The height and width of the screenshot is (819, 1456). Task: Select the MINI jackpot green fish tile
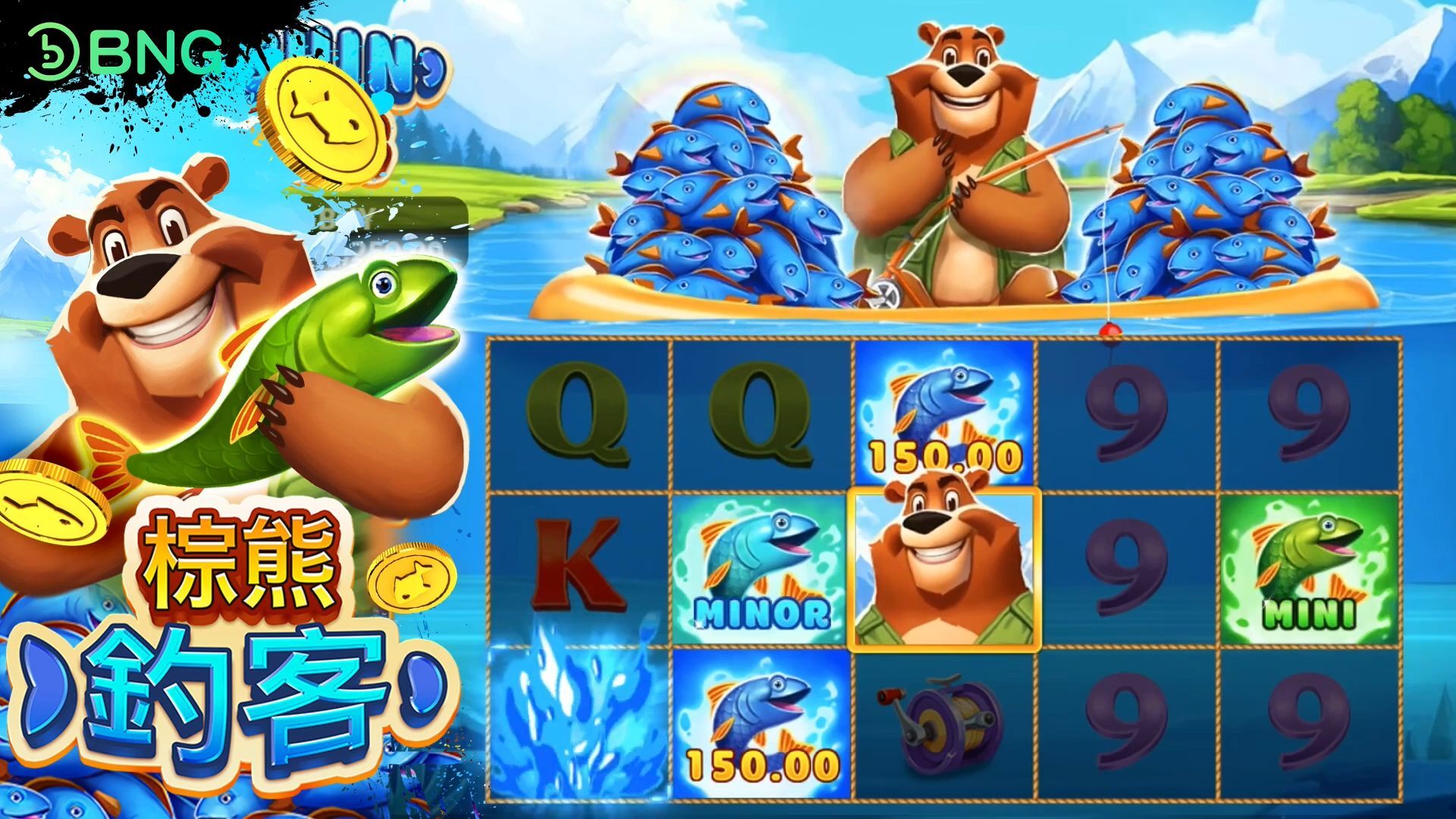[x=1310, y=570]
